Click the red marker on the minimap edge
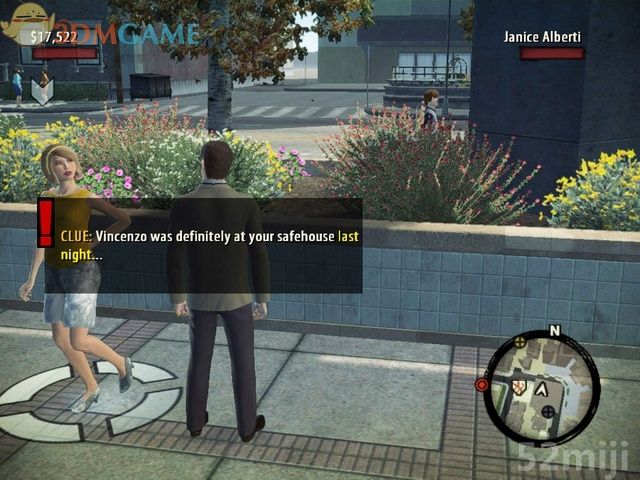The image size is (640, 480). coord(482,384)
